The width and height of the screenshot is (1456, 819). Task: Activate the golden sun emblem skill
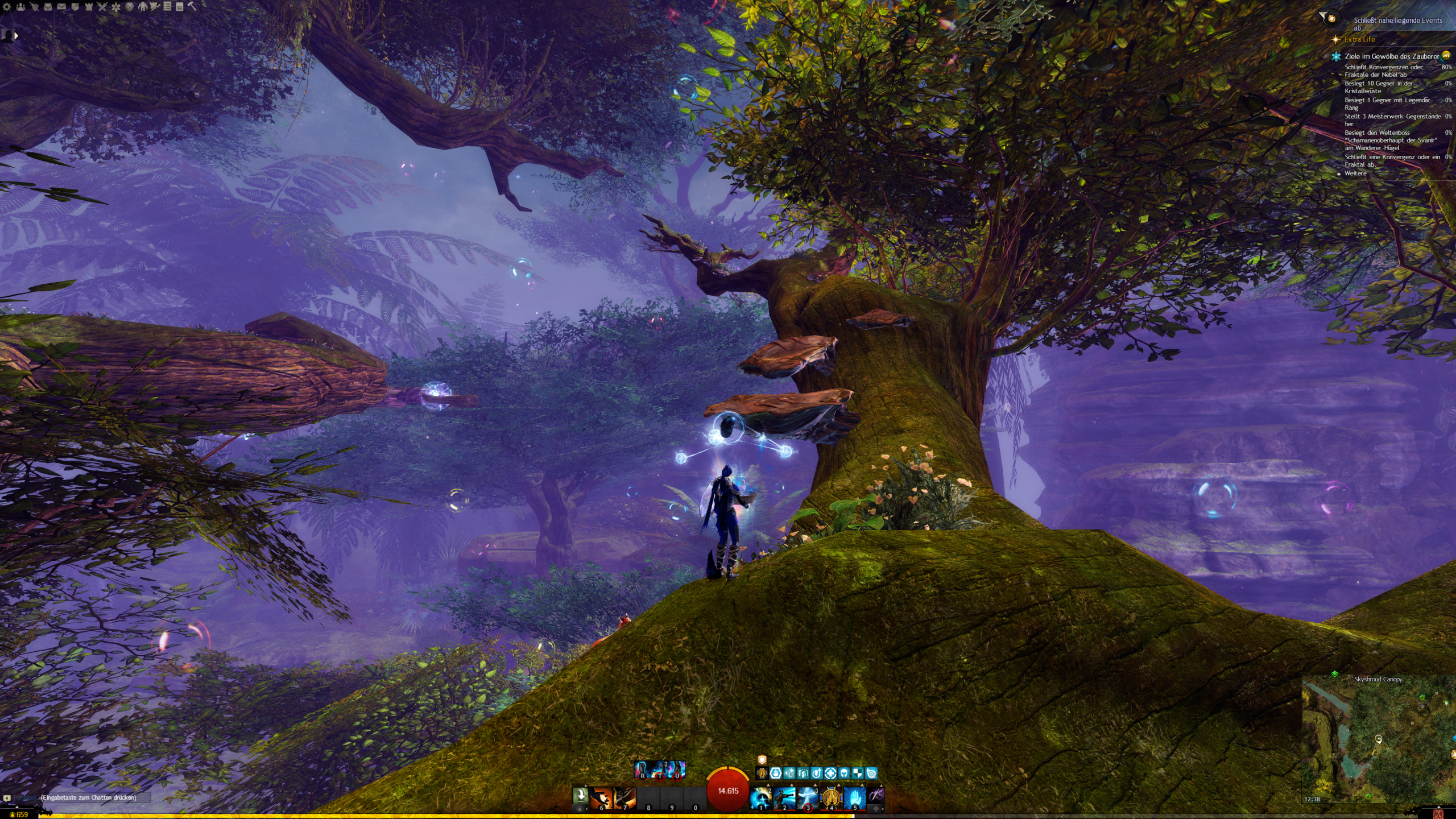point(831,798)
